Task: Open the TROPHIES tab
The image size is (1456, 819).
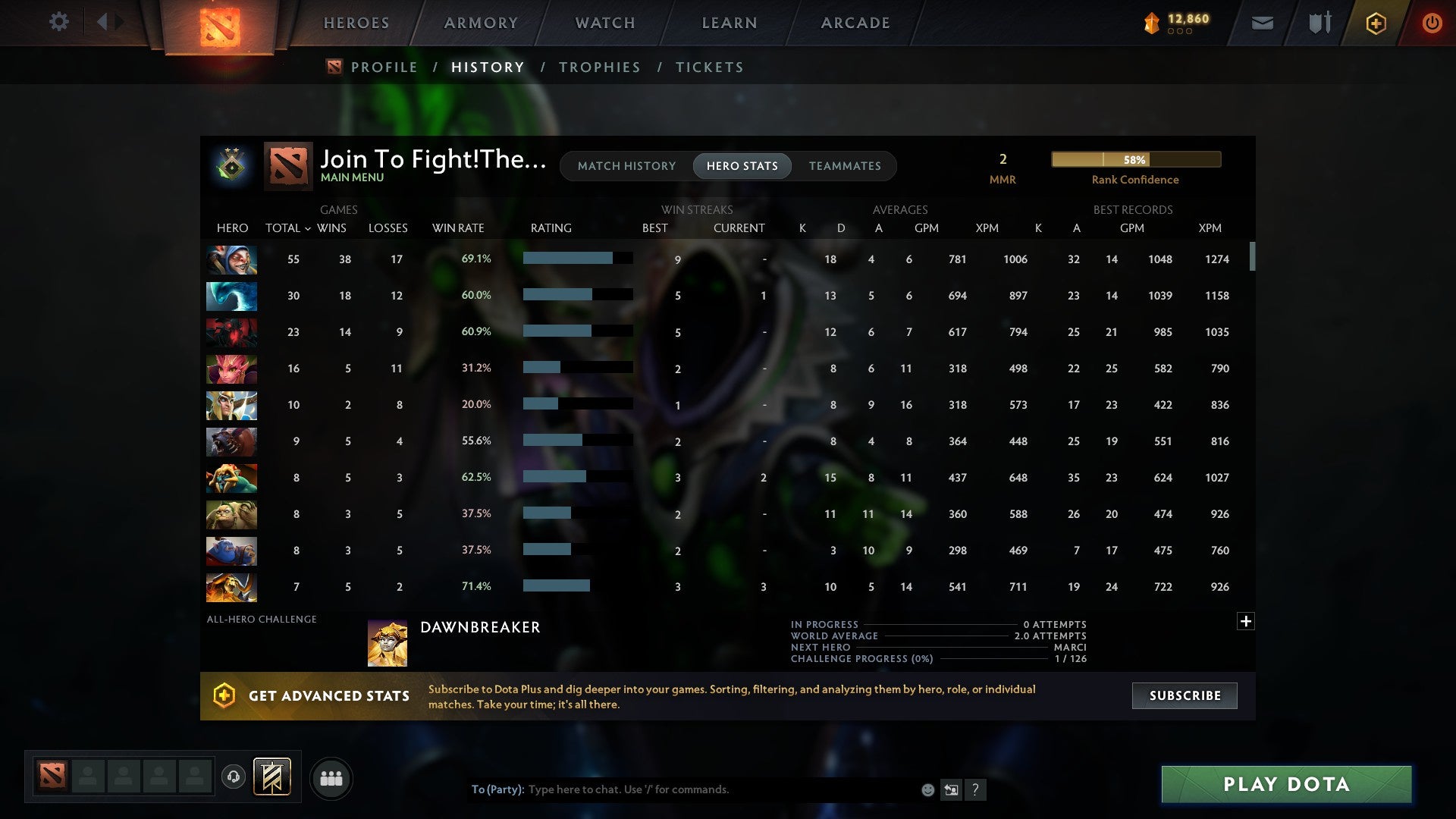Action: [599, 67]
